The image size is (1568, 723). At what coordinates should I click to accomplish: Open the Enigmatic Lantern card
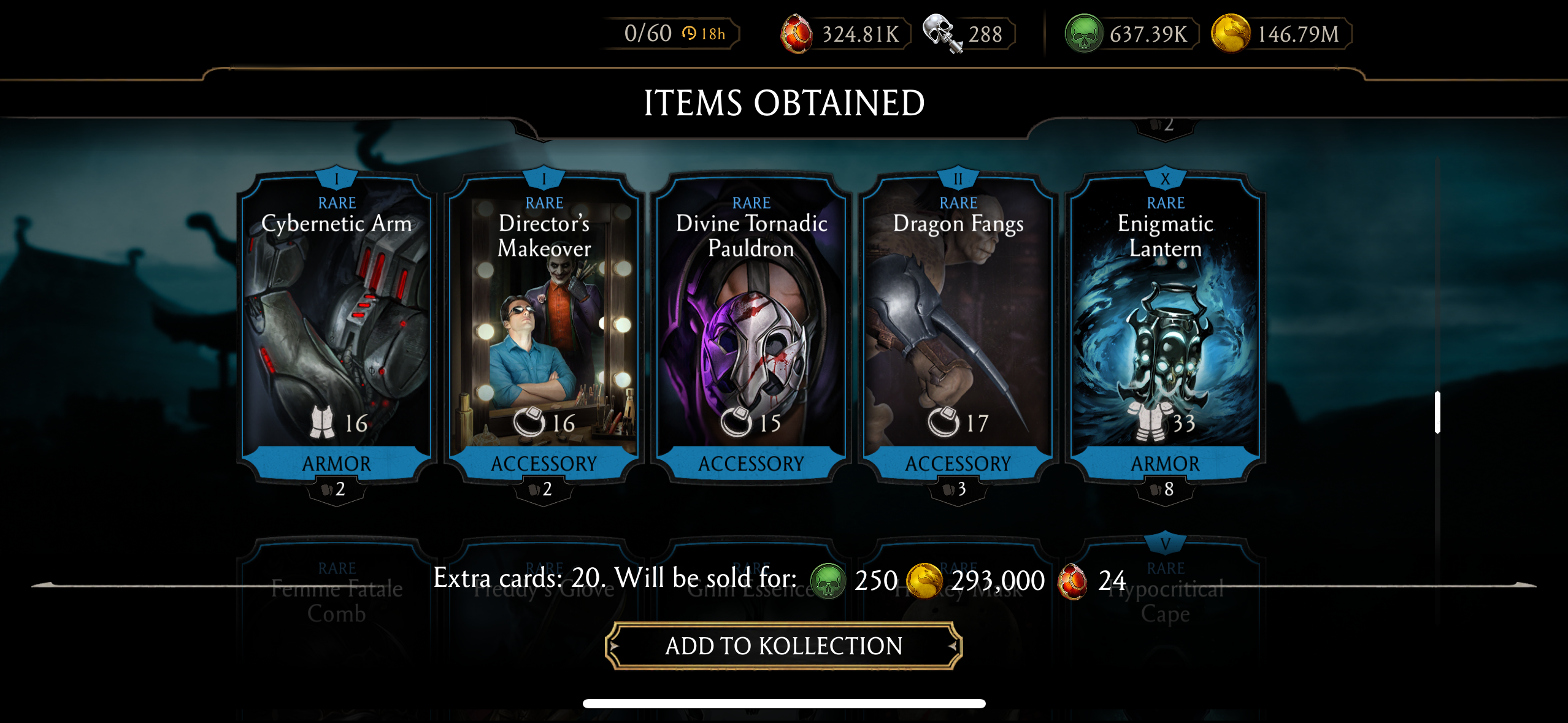click(x=1166, y=325)
